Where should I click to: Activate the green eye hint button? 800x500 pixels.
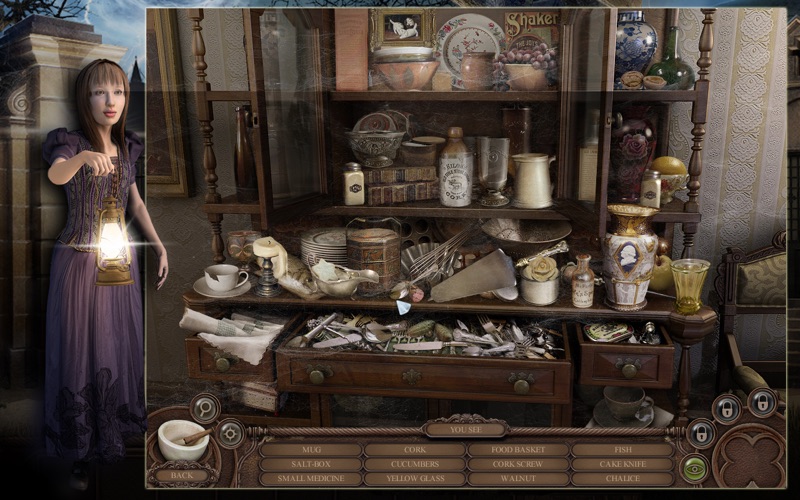[693, 466]
